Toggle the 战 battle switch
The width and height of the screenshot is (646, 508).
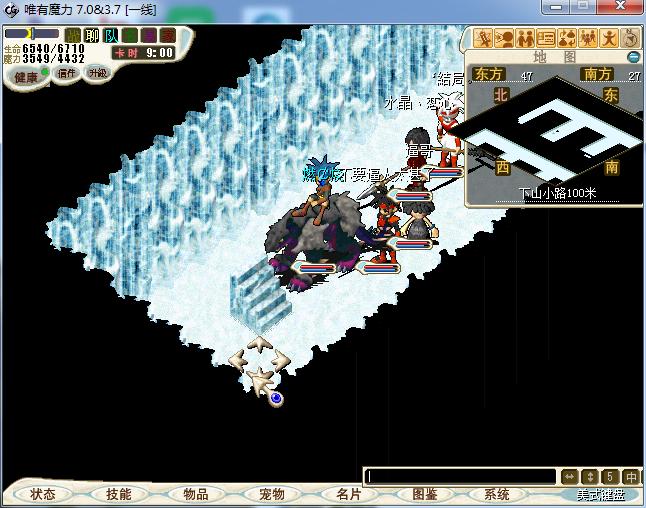click(72, 35)
